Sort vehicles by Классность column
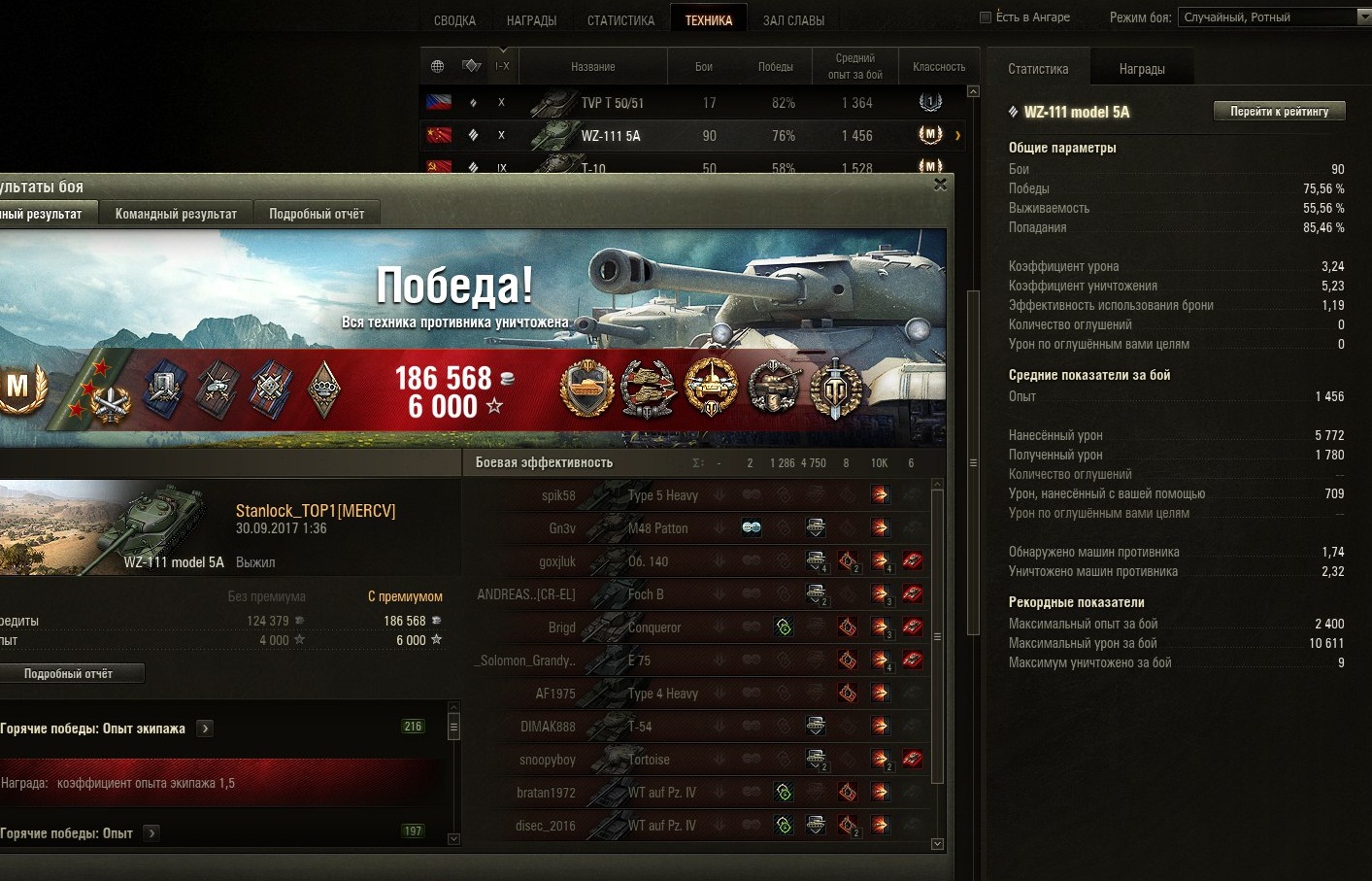The image size is (1372, 881). (x=938, y=67)
